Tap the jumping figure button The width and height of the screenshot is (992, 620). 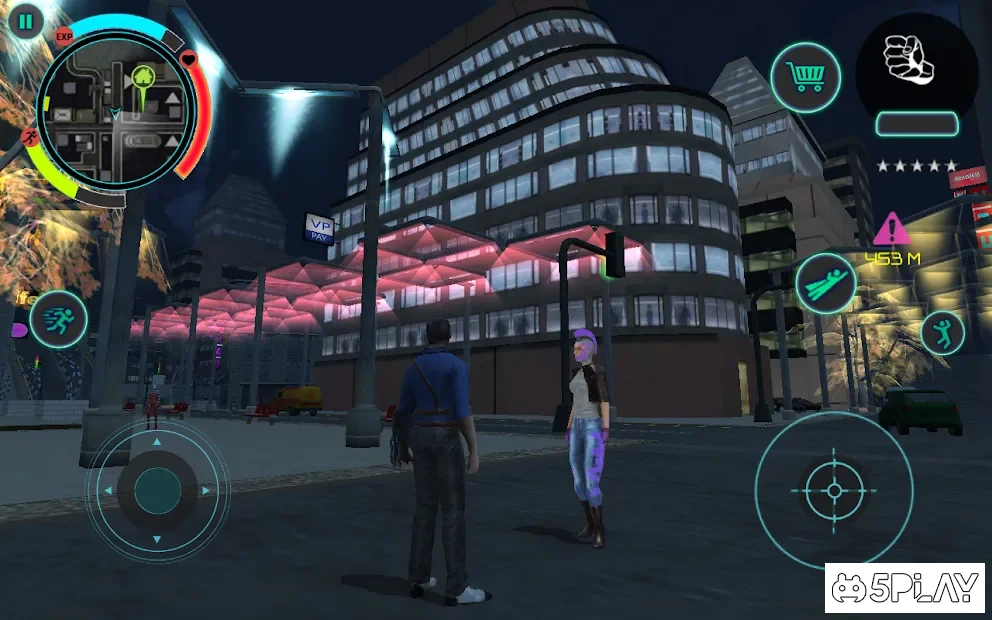tap(942, 332)
